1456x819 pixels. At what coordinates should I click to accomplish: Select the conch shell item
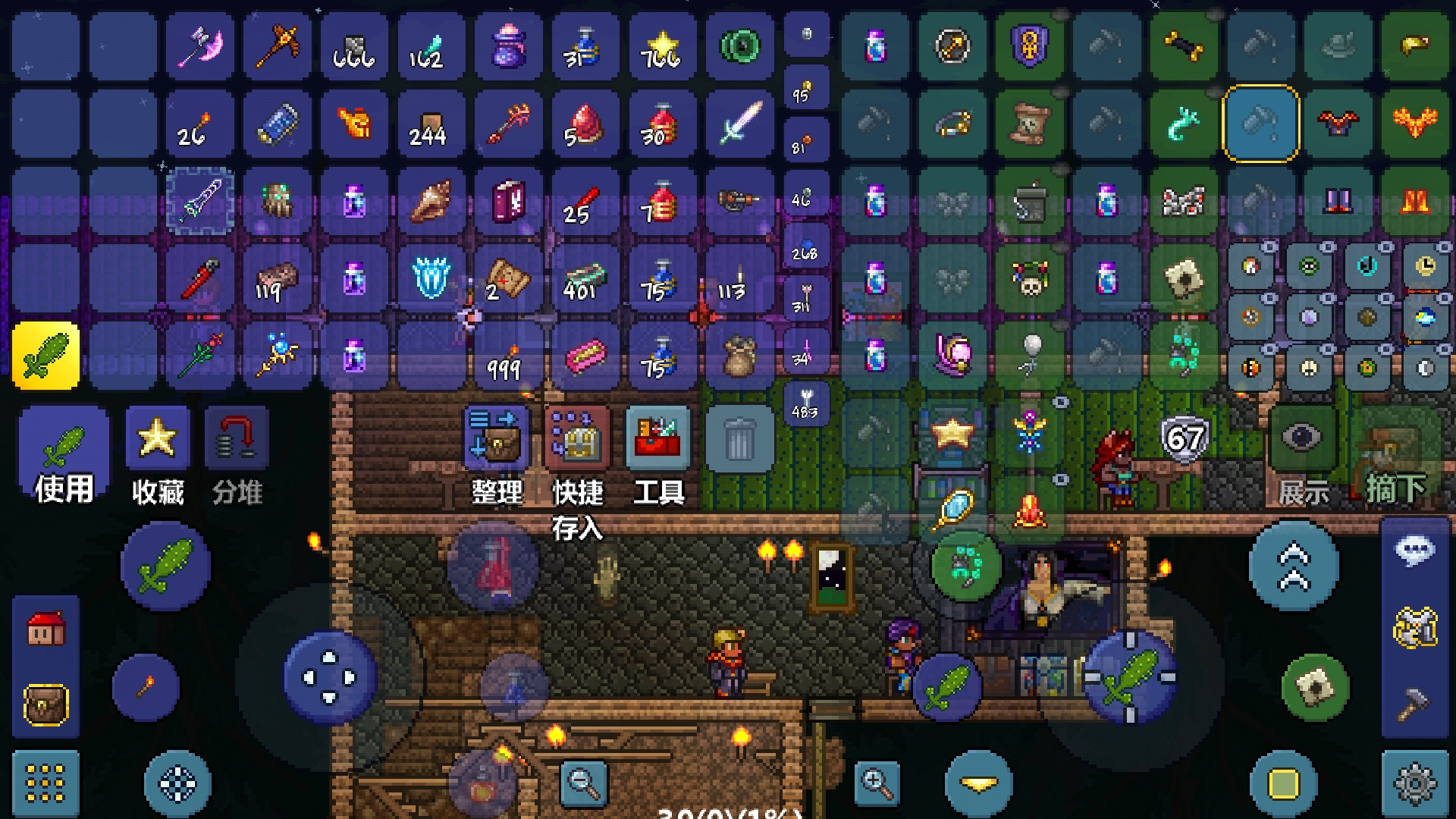(431, 201)
